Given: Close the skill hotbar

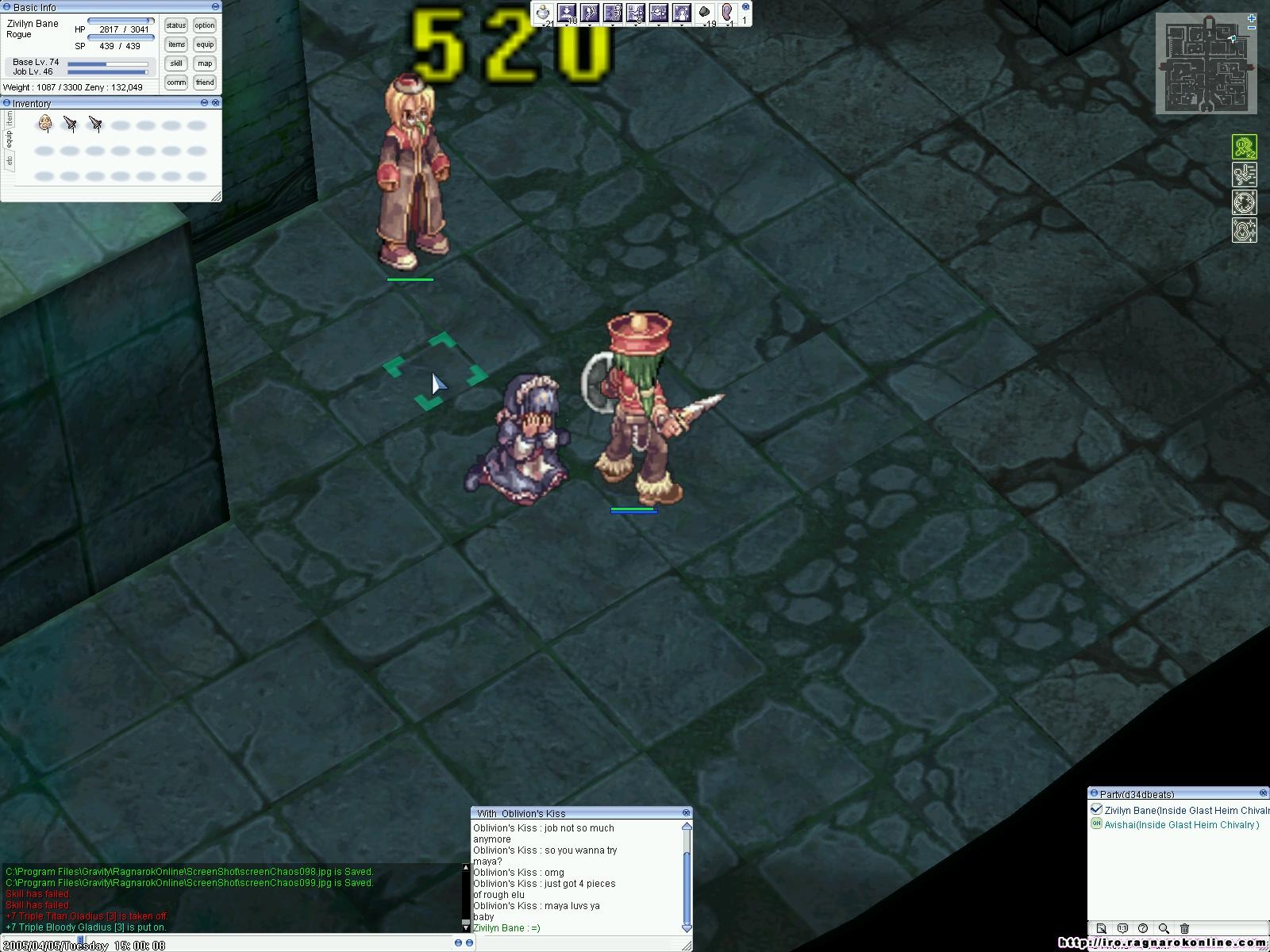Looking at the screenshot, I should 745,6.
